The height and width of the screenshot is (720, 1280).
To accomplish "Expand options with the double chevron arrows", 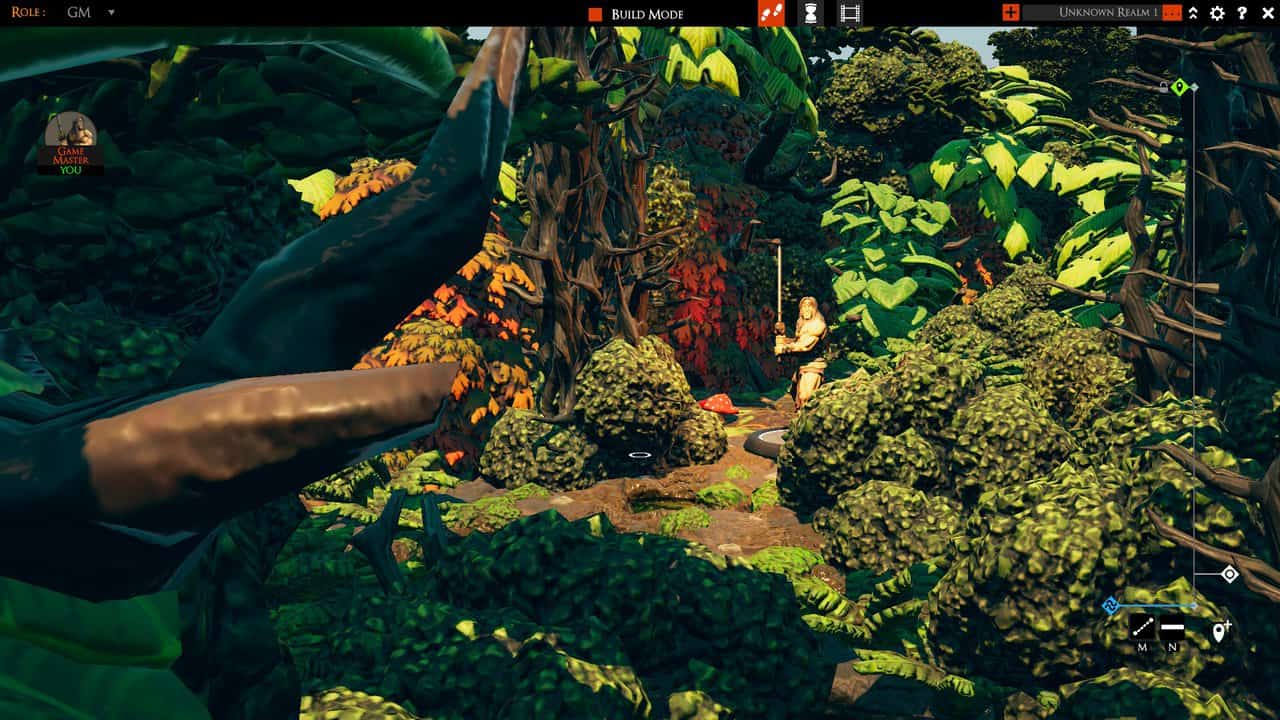I will [1193, 13].
